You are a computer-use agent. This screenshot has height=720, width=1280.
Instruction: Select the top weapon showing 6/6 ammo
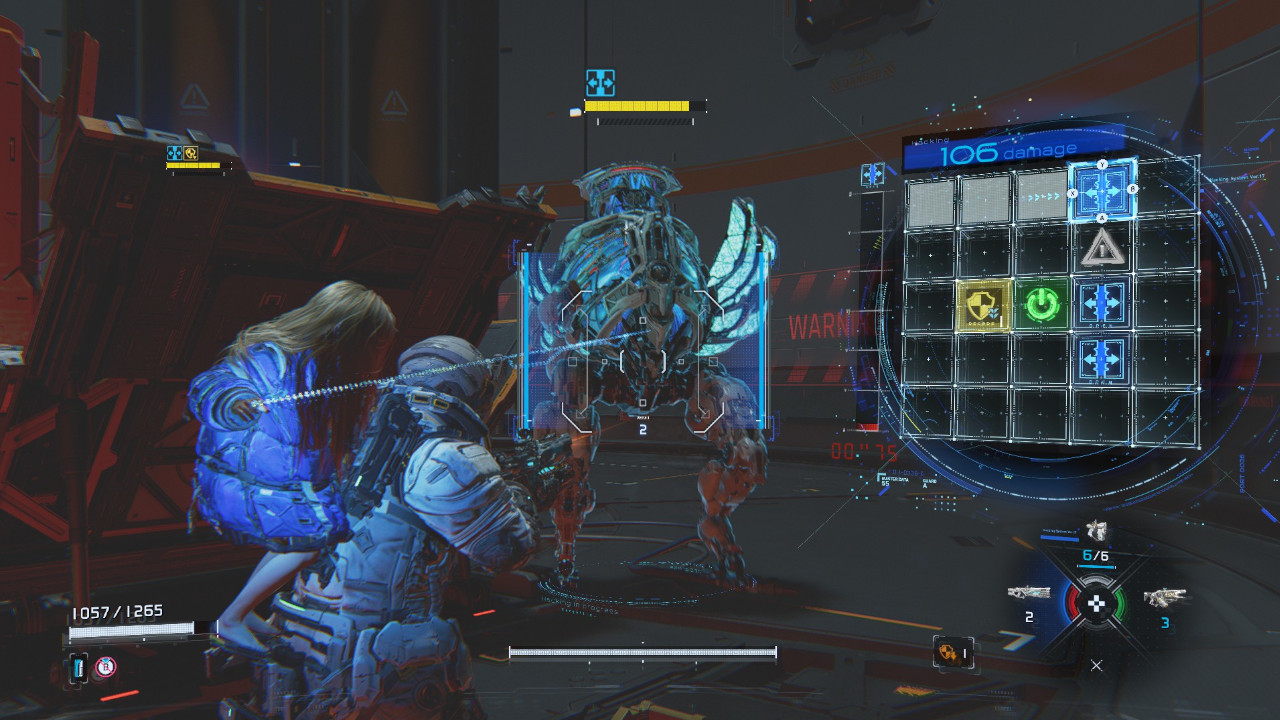1097,532
